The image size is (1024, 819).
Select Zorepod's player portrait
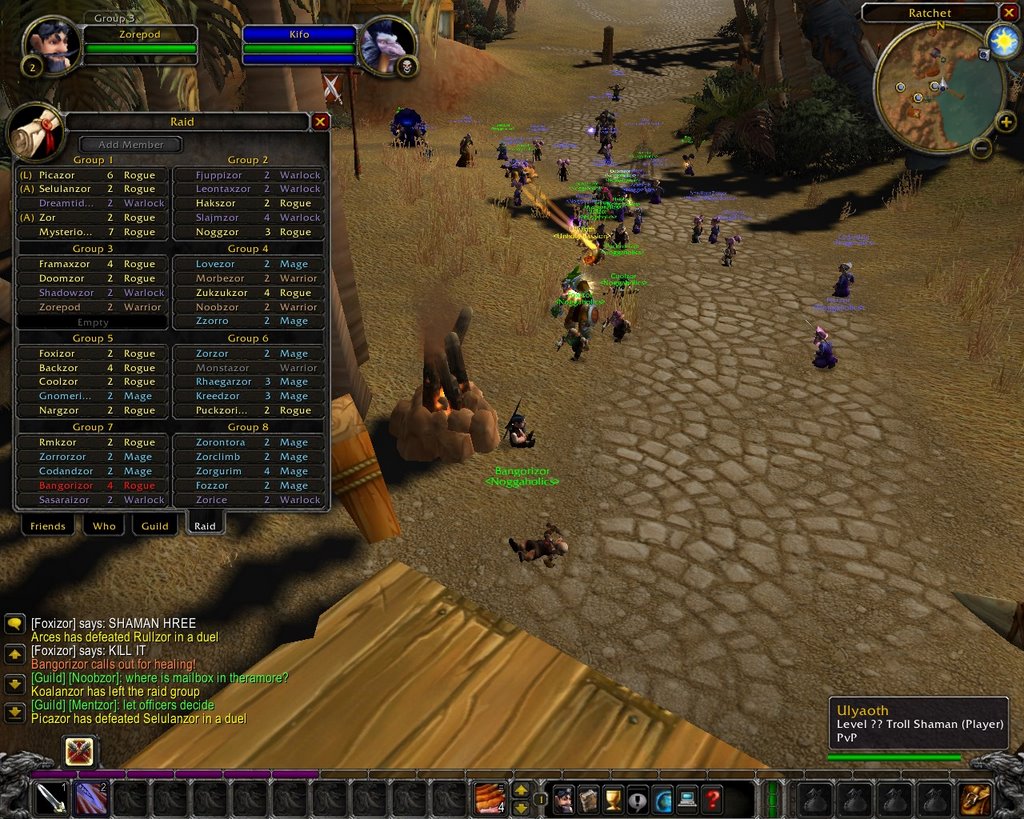click(x=51, y=45)
